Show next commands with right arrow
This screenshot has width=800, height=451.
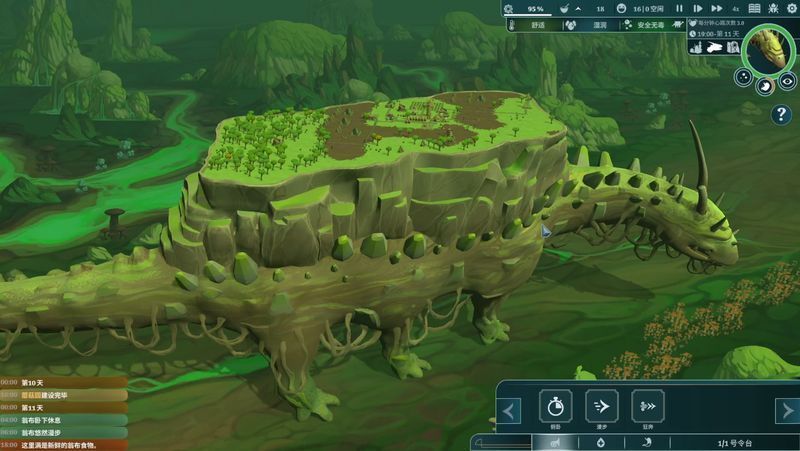pos(787,411)
